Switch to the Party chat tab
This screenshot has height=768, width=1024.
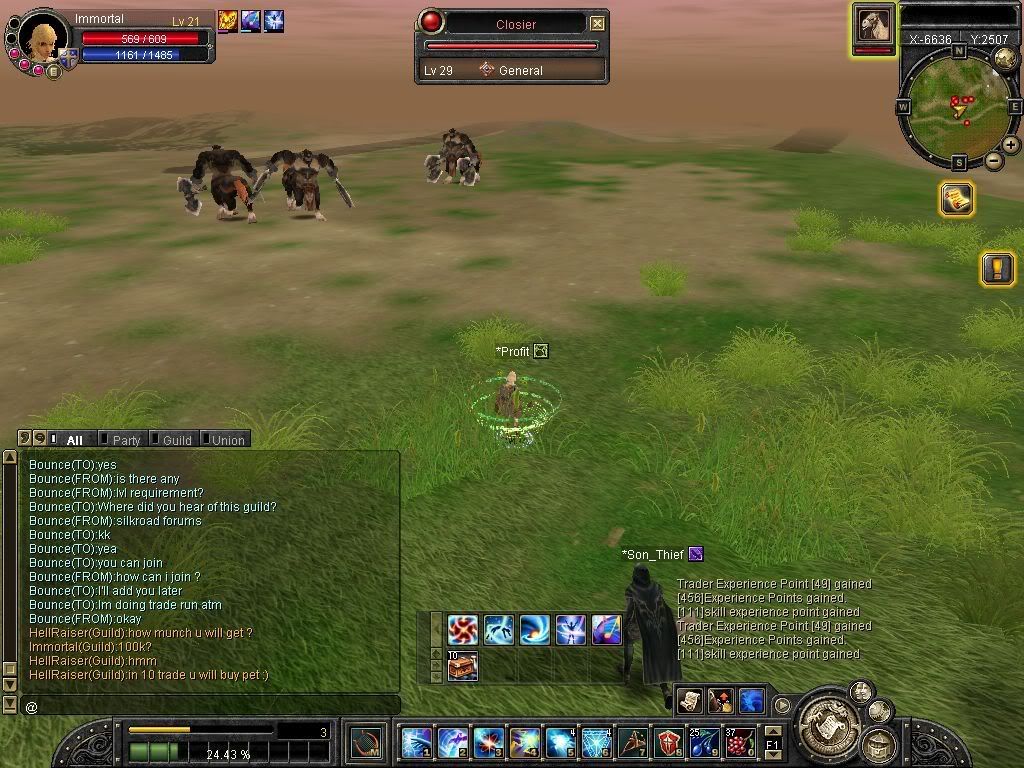click(125, 440)
